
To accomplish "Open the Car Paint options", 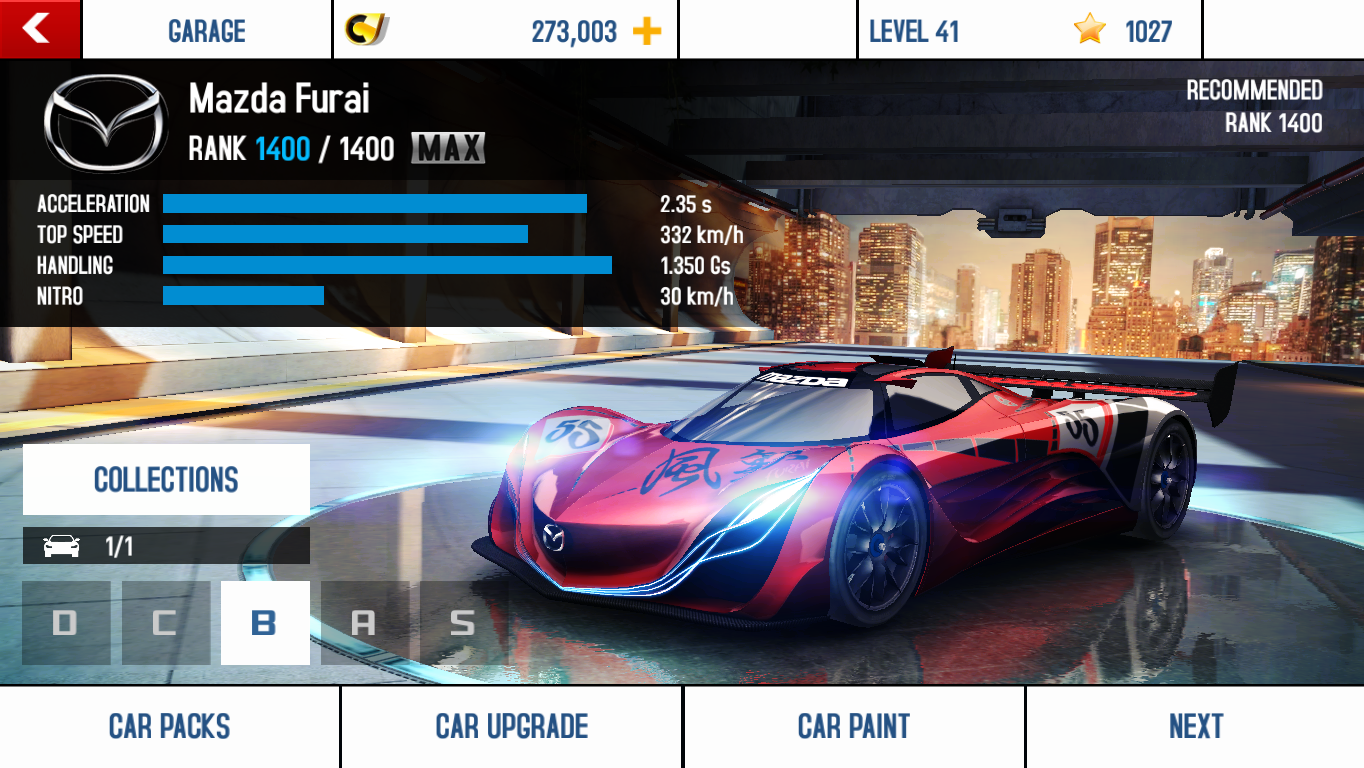I will pos(854,727).
